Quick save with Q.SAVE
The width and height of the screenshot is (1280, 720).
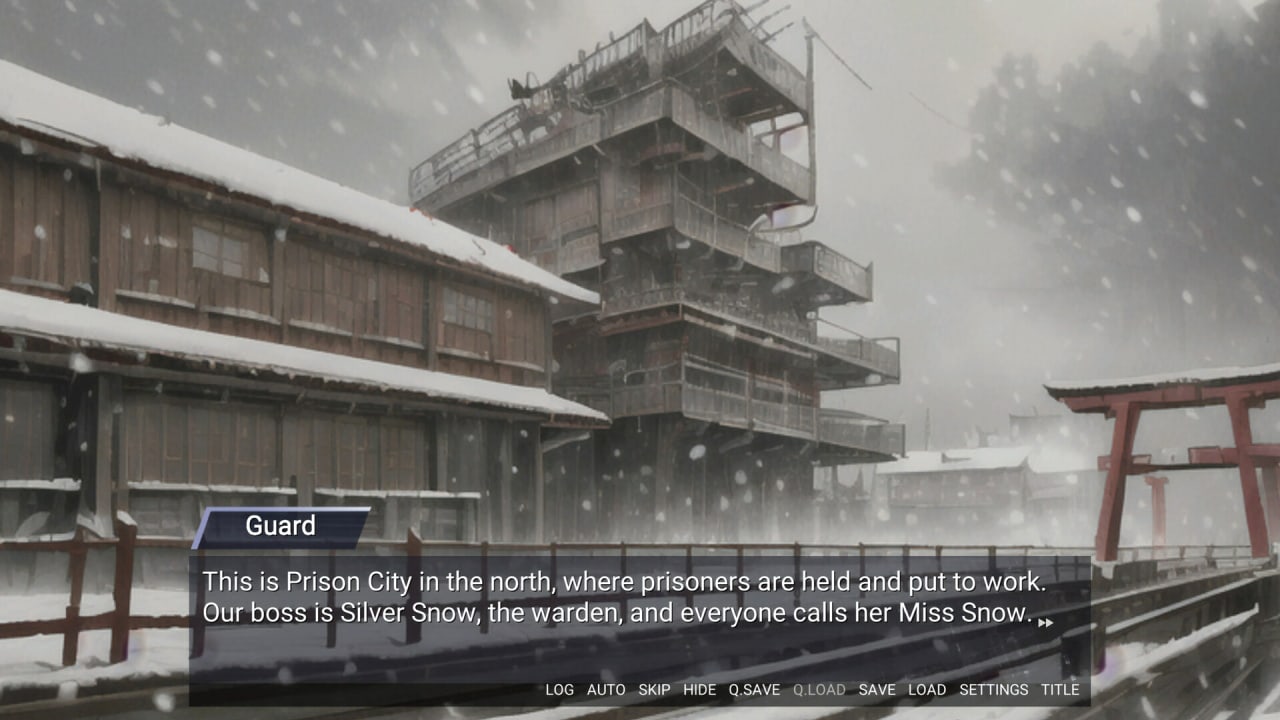click(x=754, y=690)
